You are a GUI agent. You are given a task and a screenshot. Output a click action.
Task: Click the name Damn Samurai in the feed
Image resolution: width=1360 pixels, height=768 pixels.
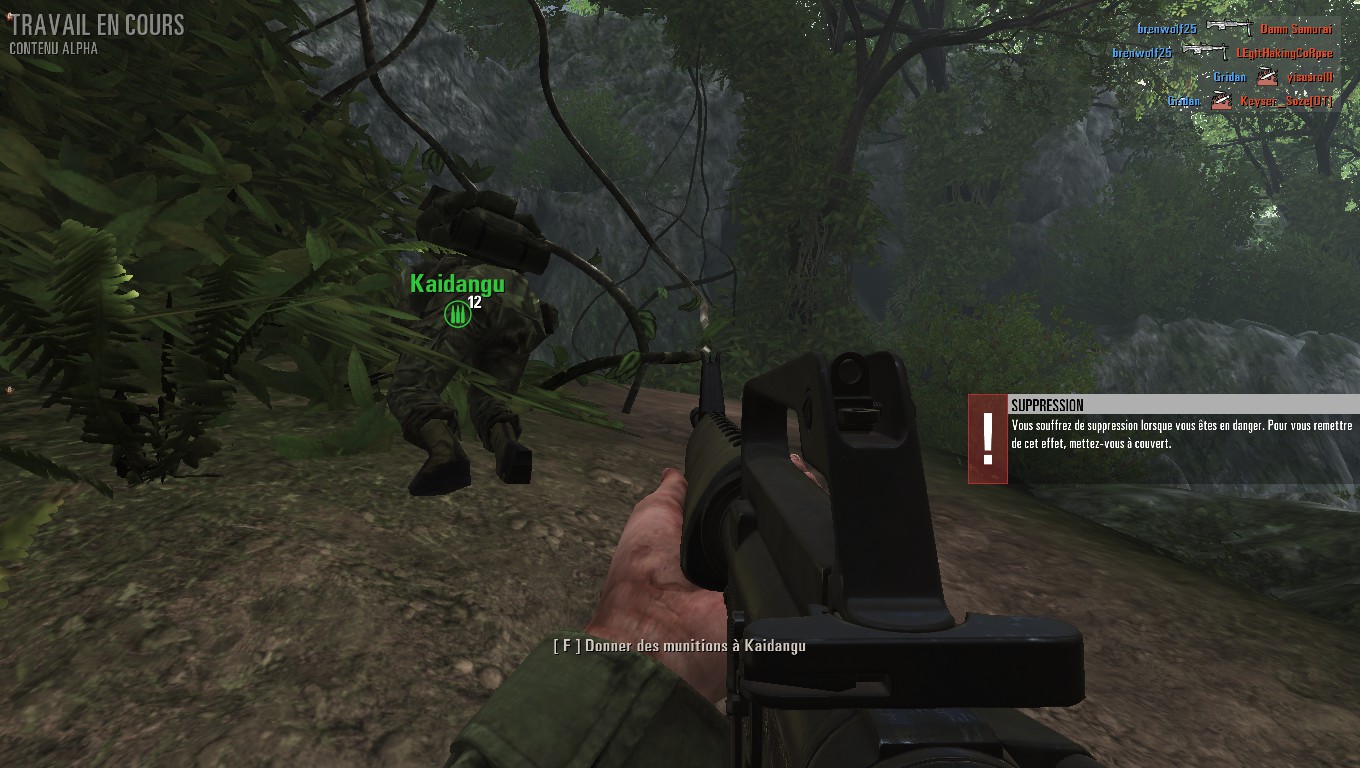1297,29
